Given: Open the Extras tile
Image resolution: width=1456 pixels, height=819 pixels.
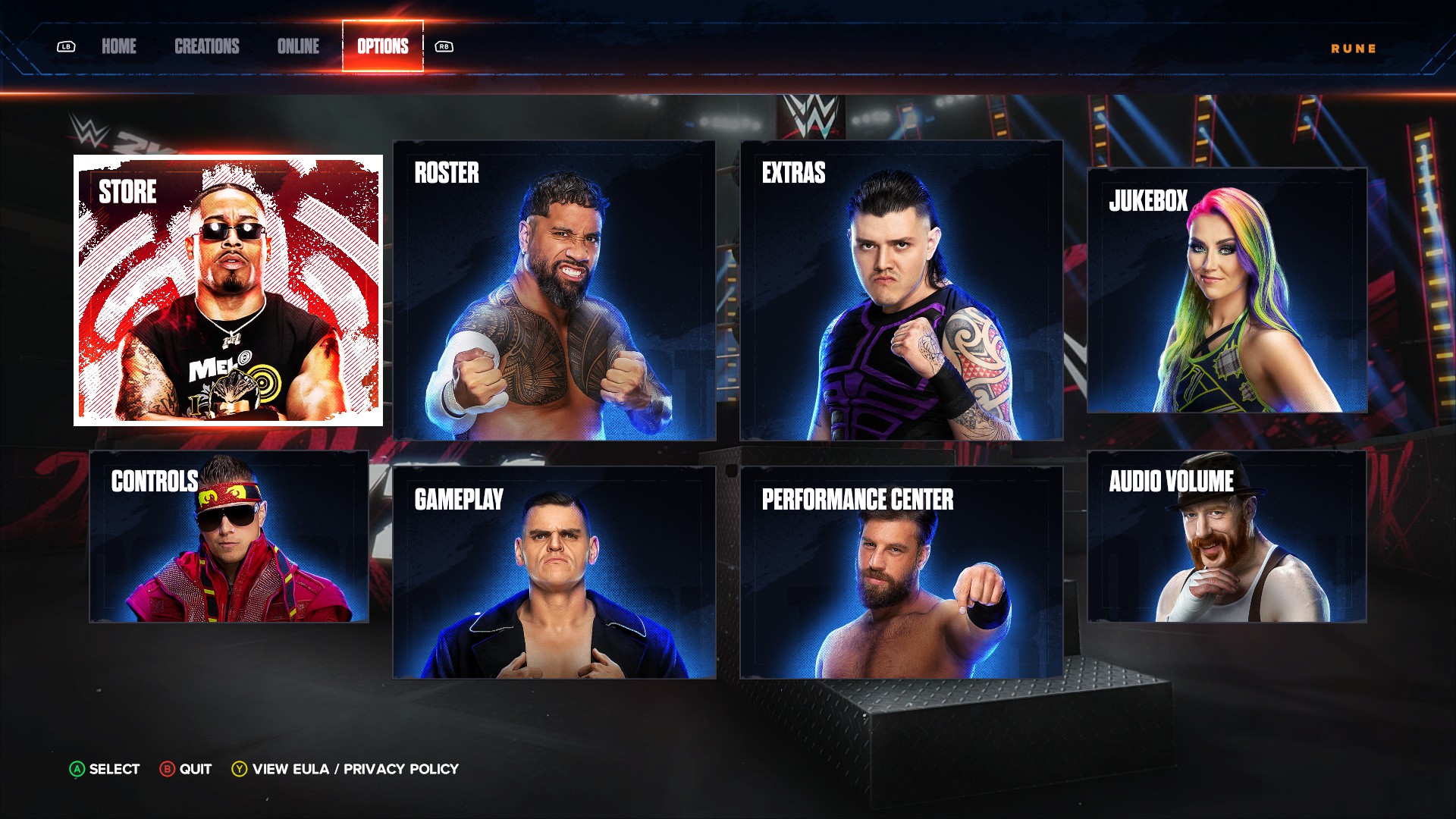Looking at the screenshot, I should pos(902,290).
